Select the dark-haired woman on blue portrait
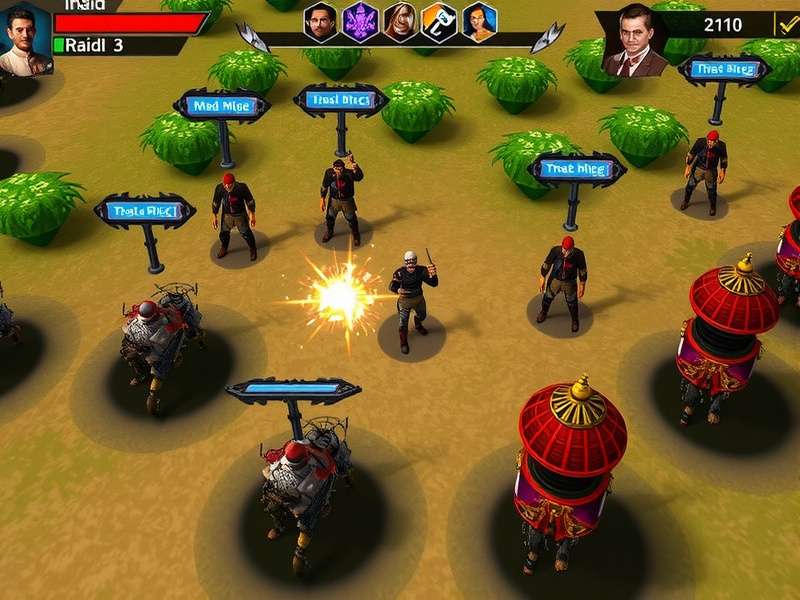 coord(479,20)
